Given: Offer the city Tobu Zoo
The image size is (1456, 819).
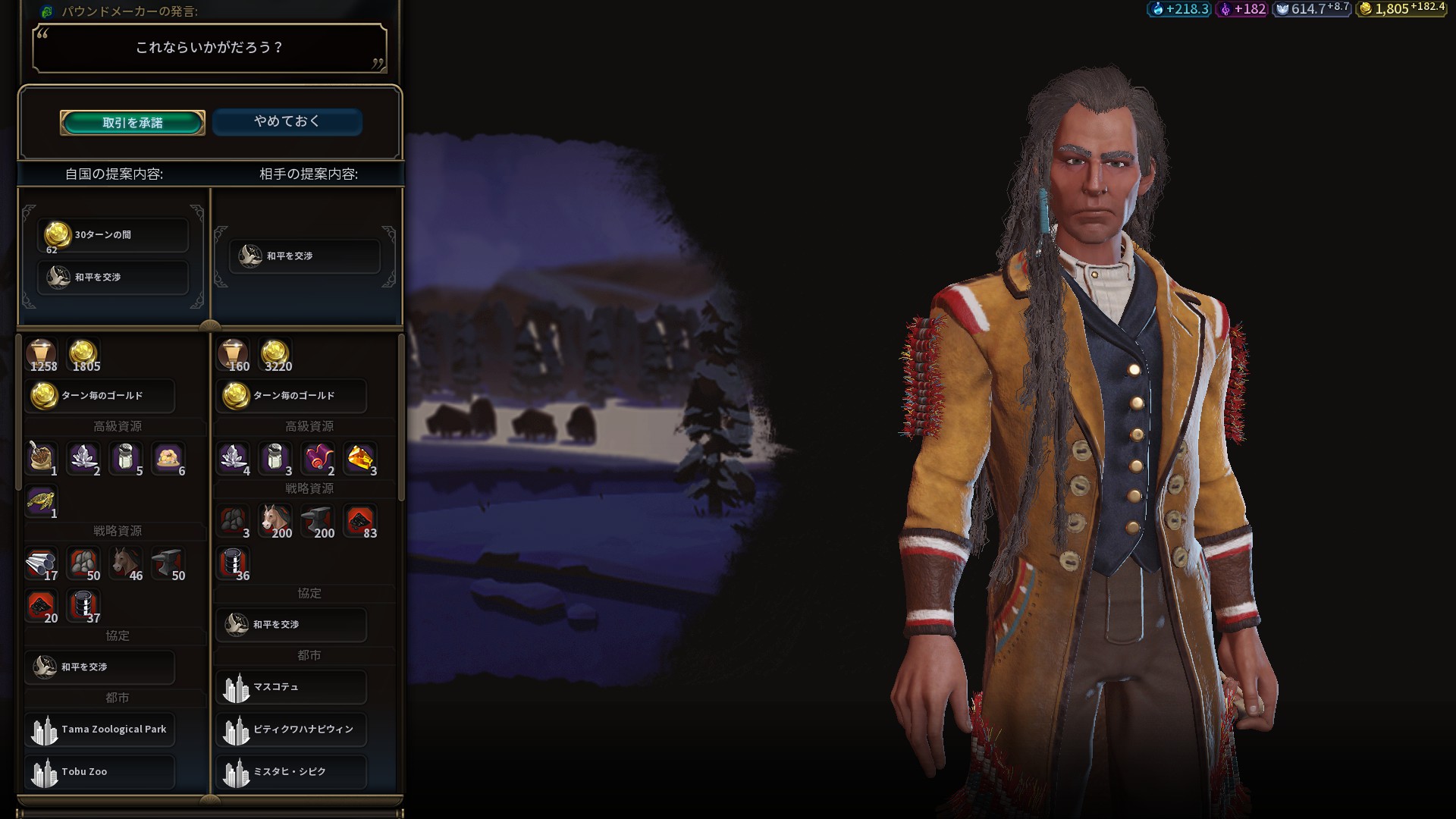Looking at the screenshot, I should pos(100,772).
